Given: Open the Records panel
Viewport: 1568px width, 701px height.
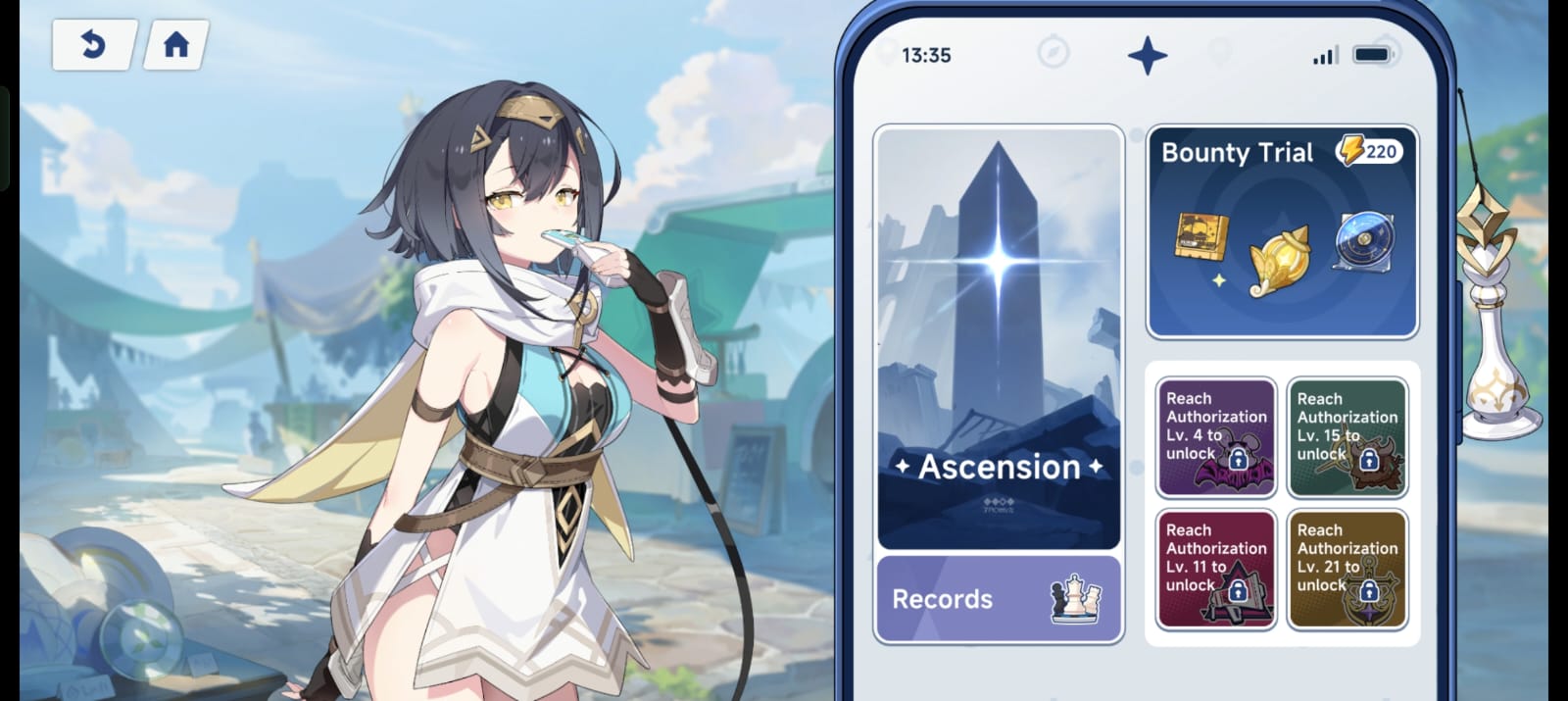Looking at the screenshot, I should point(999,599).
